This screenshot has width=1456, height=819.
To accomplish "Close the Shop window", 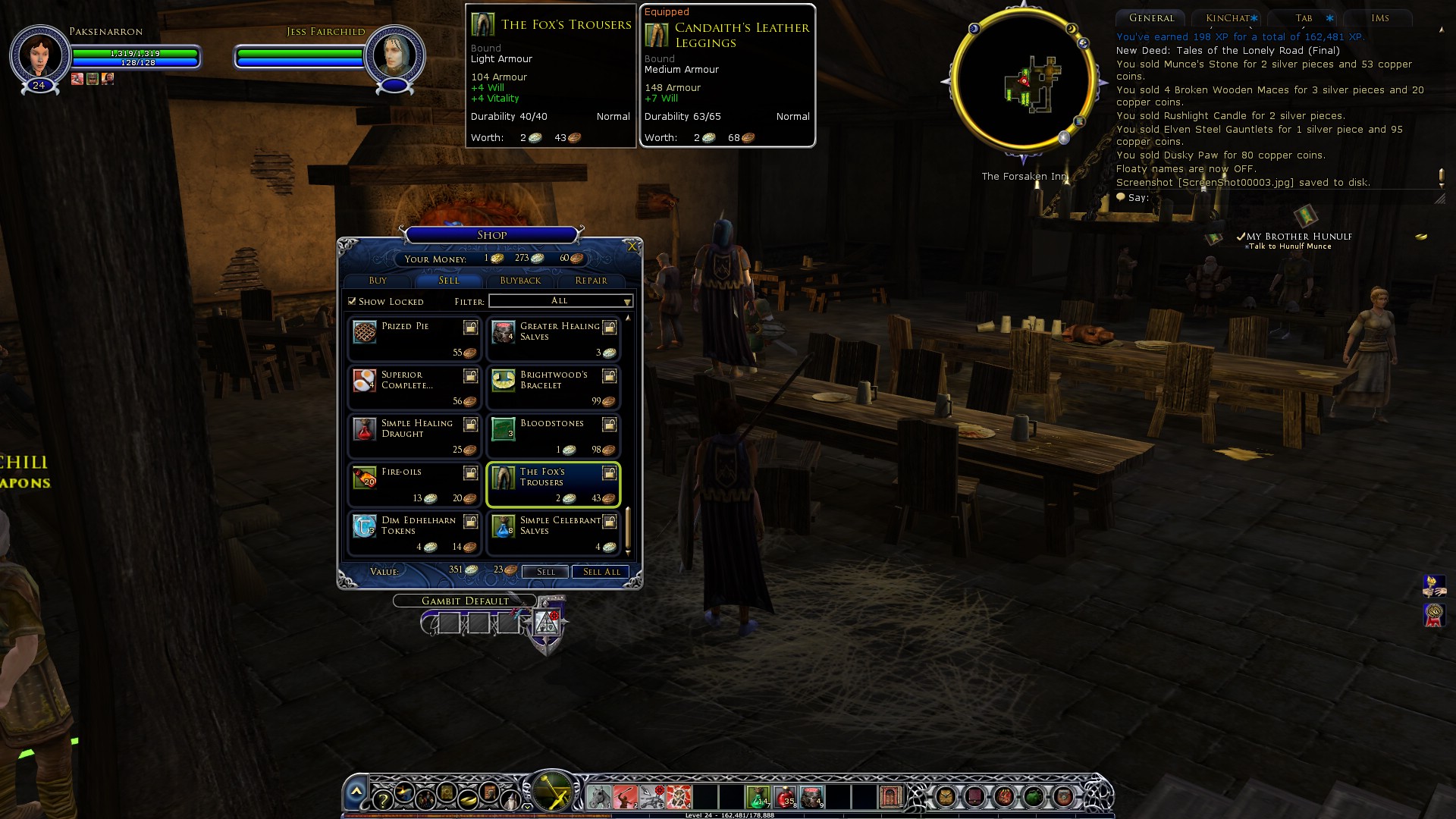I will pos(632,246).
